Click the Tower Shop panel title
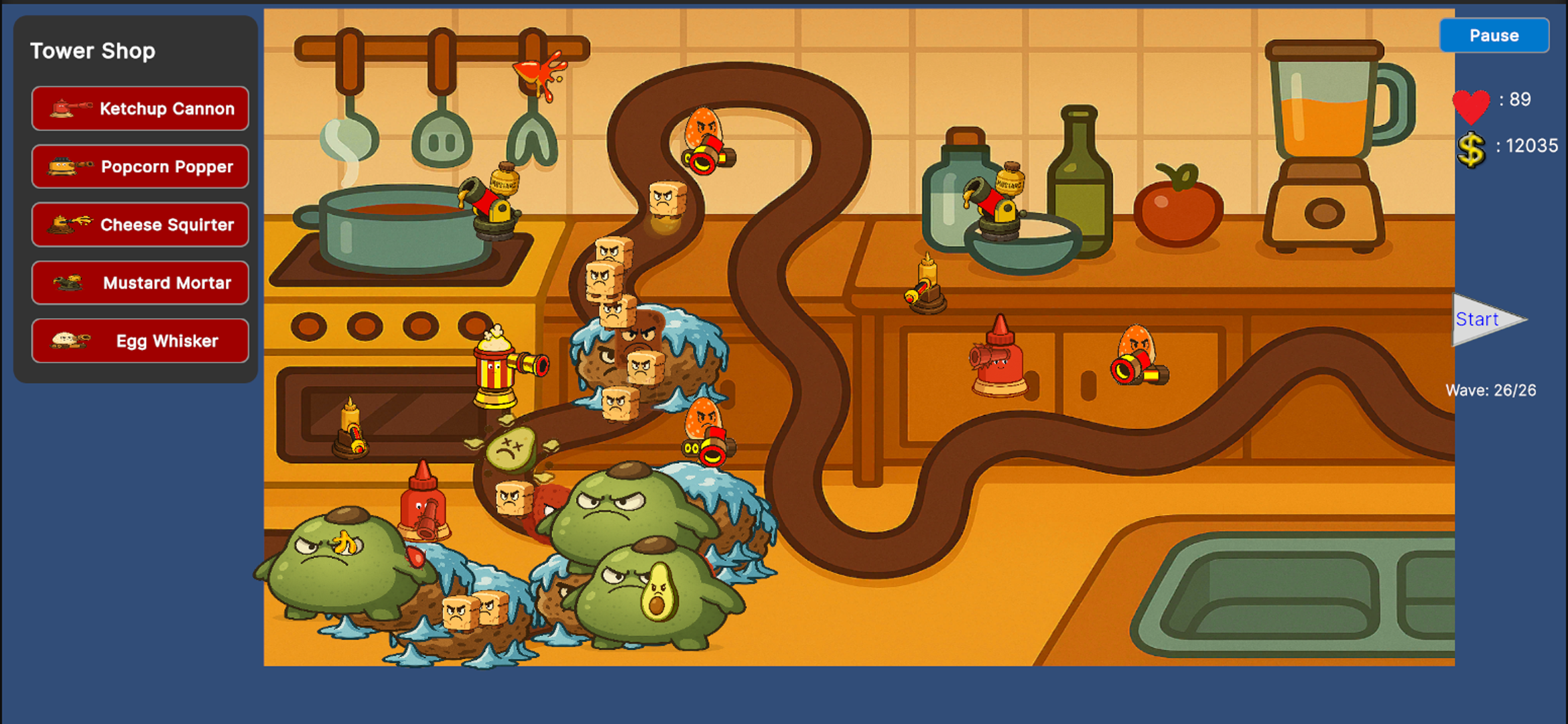The width and height of the screenshot is (1568, 724). 93,50
